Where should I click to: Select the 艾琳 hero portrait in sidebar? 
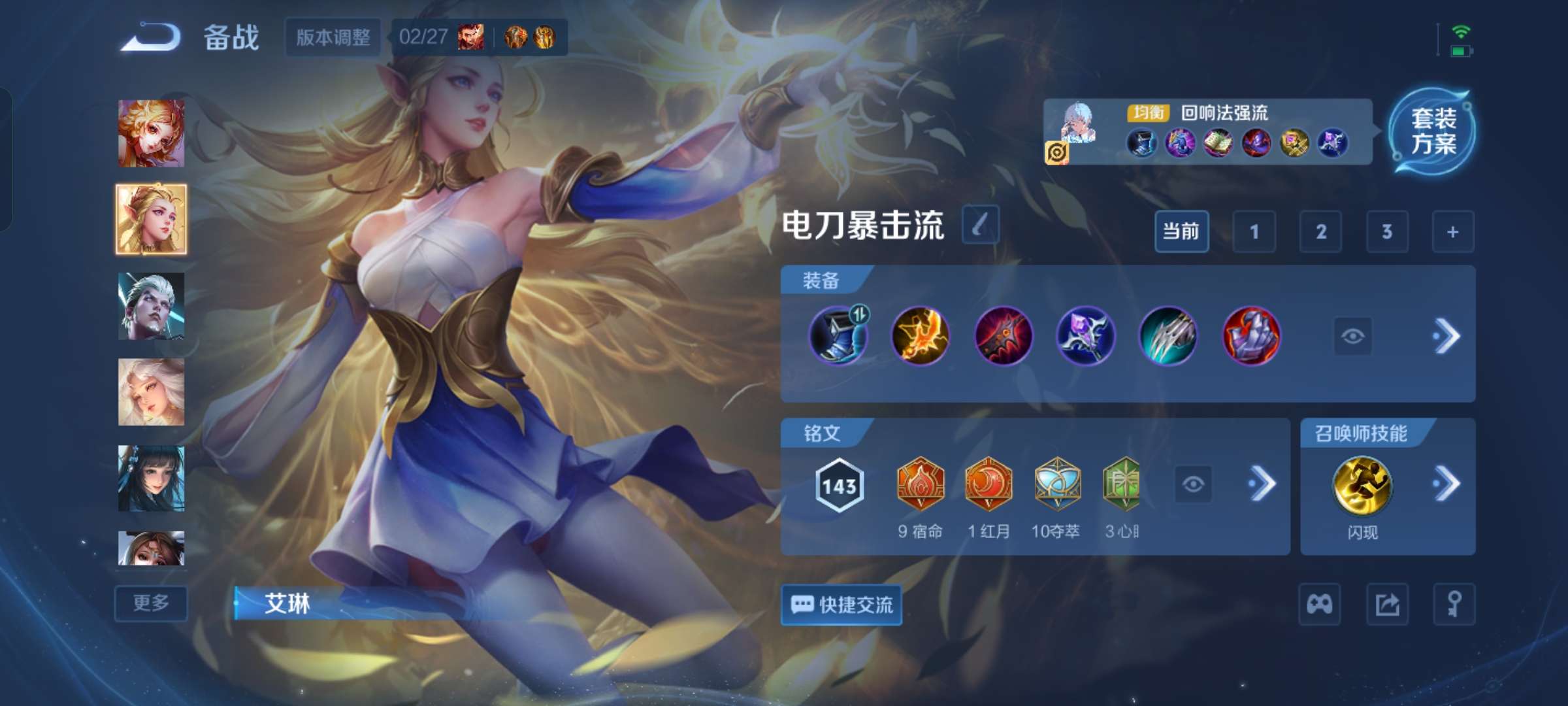tap(150, 219)
